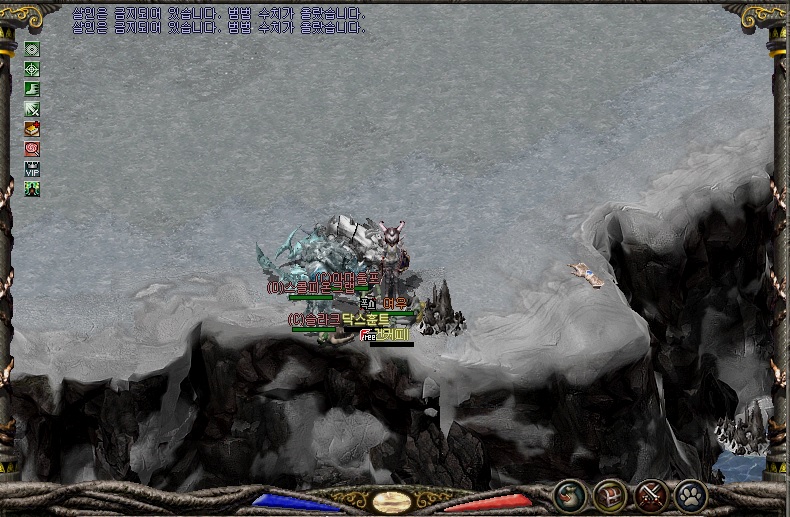The height and width of the screenshot is (517, 790).
Task: Open the treasure chest inventory button
Action: (x=611, y=495)
